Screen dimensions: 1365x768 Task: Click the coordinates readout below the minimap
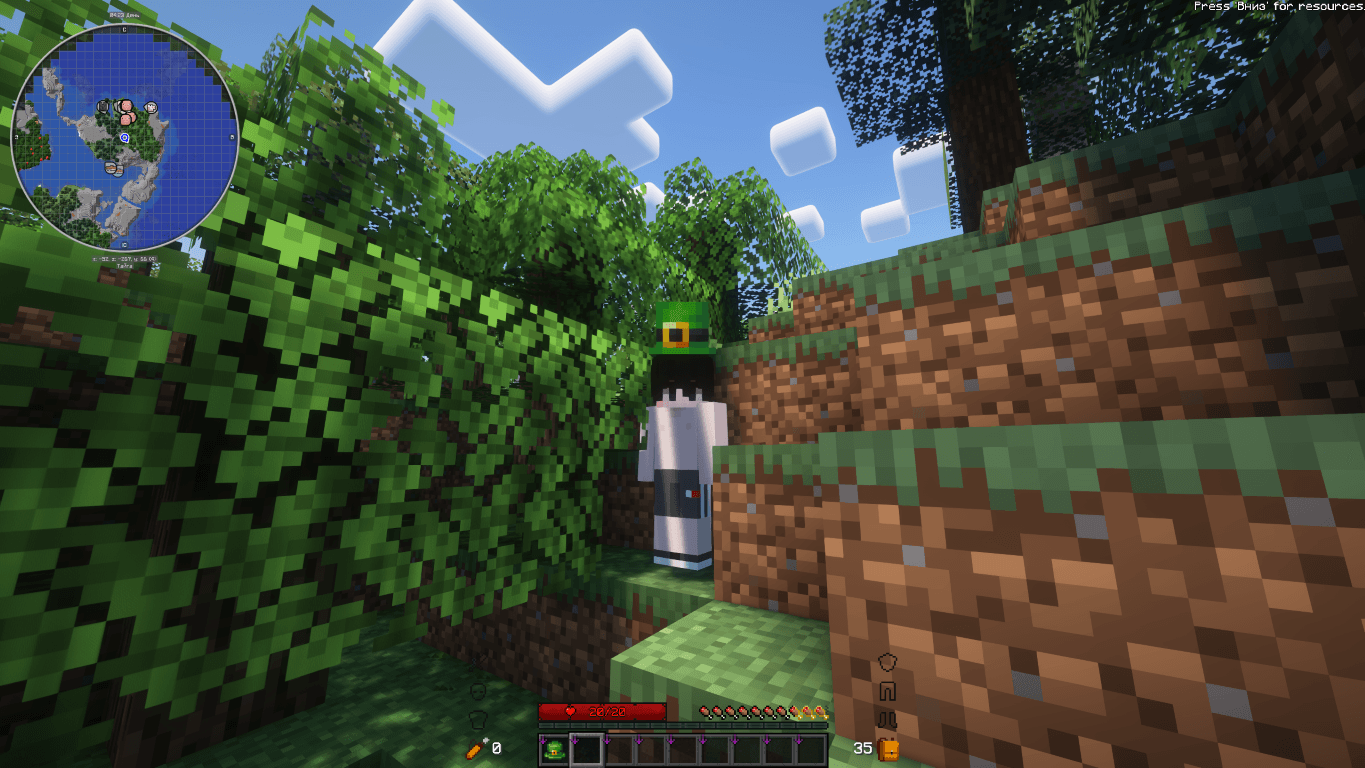[x=124, y=259]
